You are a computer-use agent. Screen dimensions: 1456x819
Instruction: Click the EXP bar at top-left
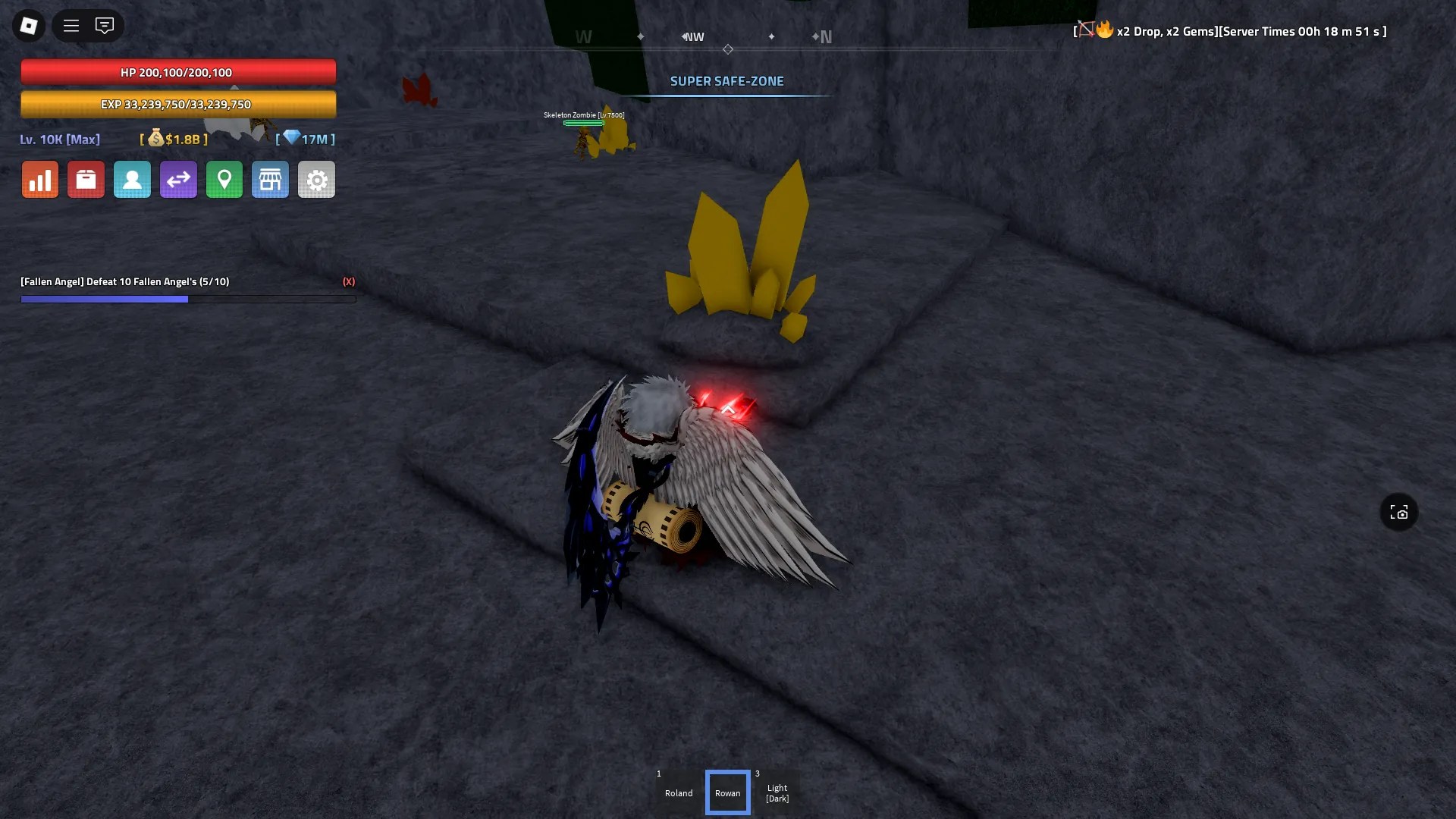point(178,104)
